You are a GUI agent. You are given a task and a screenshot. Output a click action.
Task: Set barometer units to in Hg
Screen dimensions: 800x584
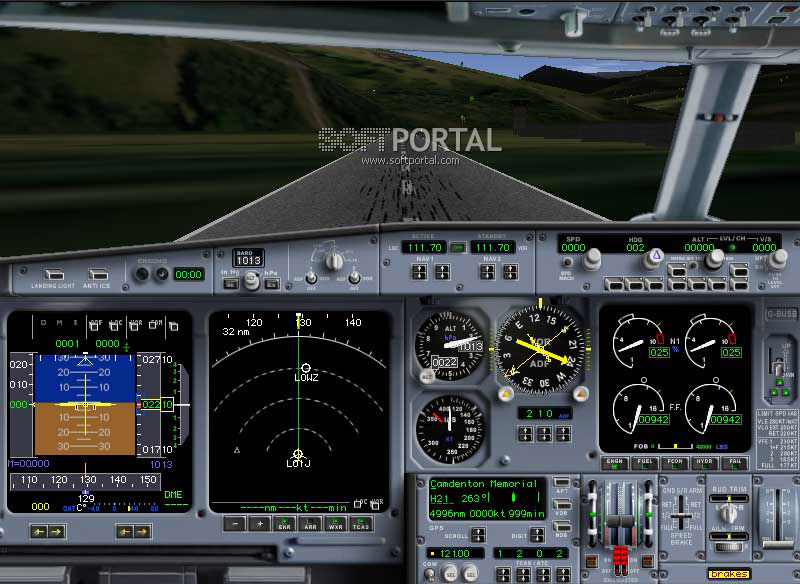point(230,283)
